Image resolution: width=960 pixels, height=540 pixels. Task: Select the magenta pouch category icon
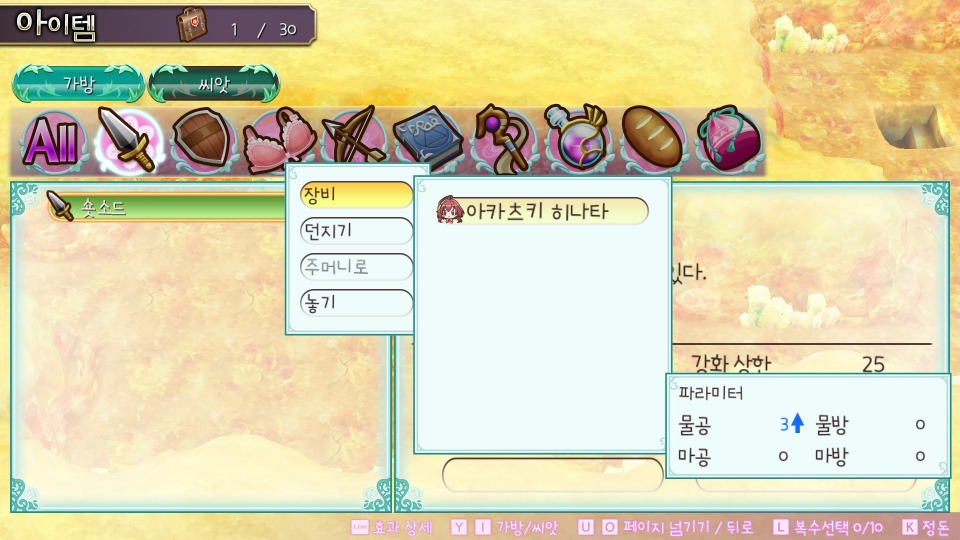pyautogui.click(x=729, y=140)
